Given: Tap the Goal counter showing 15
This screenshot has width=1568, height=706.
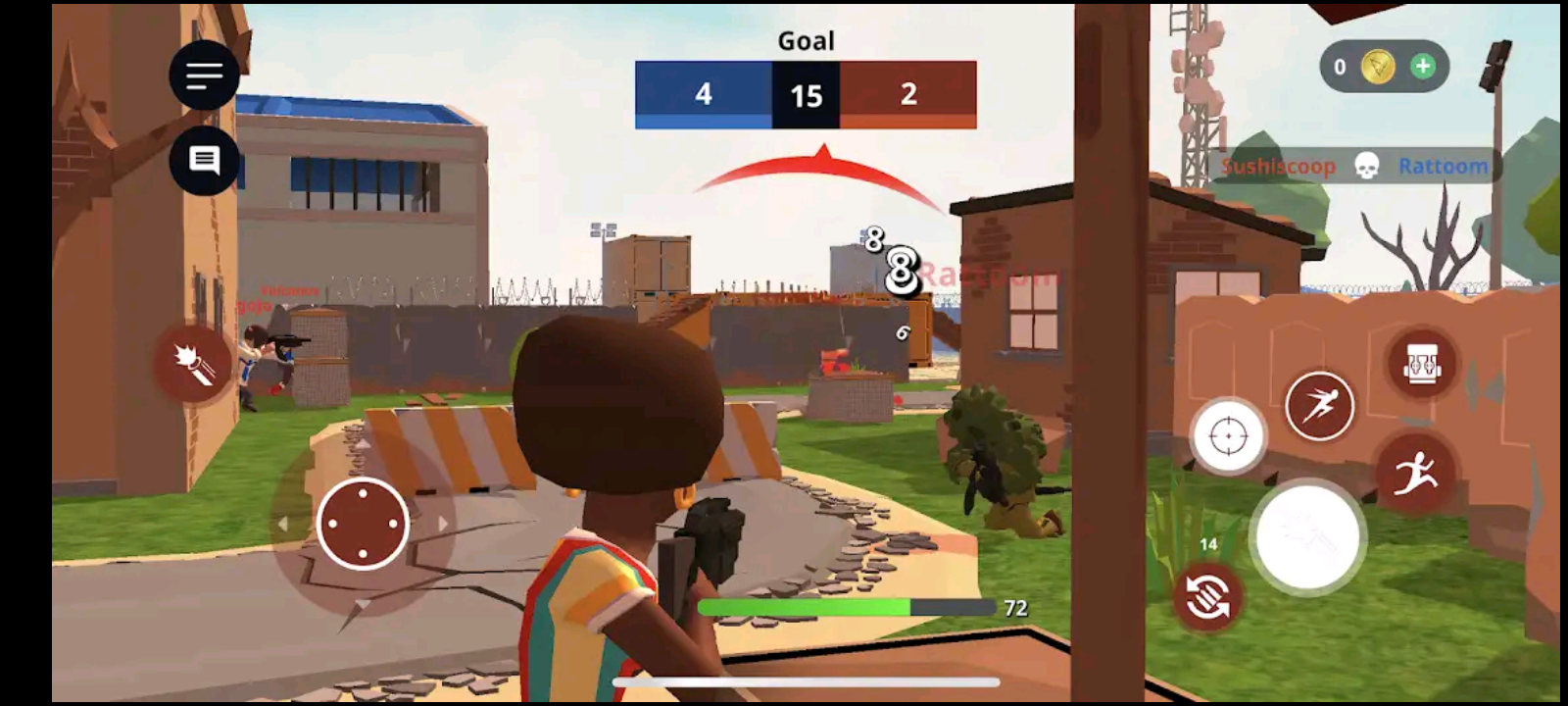Looking at the screenshot, I should click(x=805, y=95).
